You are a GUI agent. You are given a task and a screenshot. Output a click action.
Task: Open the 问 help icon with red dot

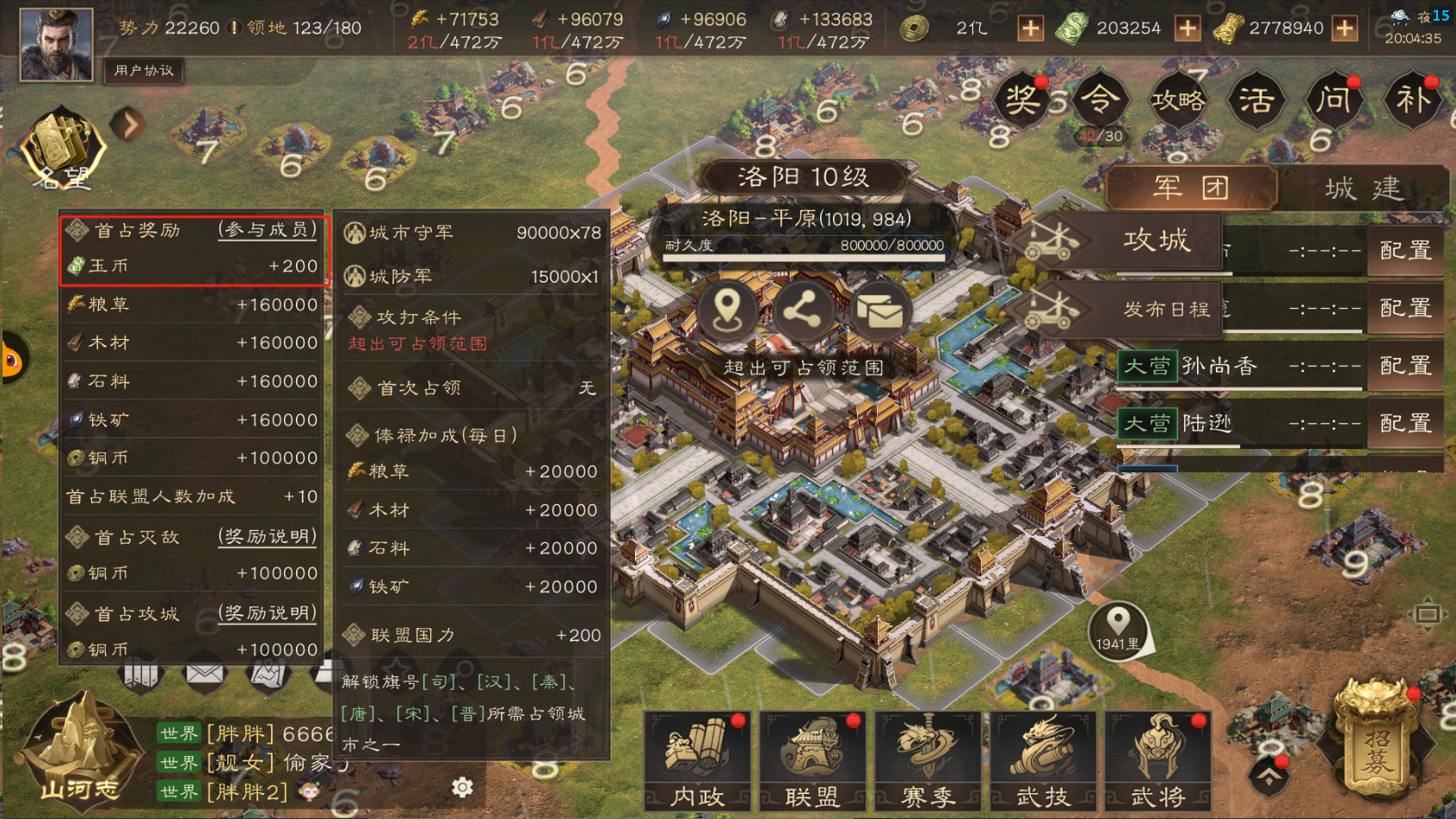click(1333, 101)
